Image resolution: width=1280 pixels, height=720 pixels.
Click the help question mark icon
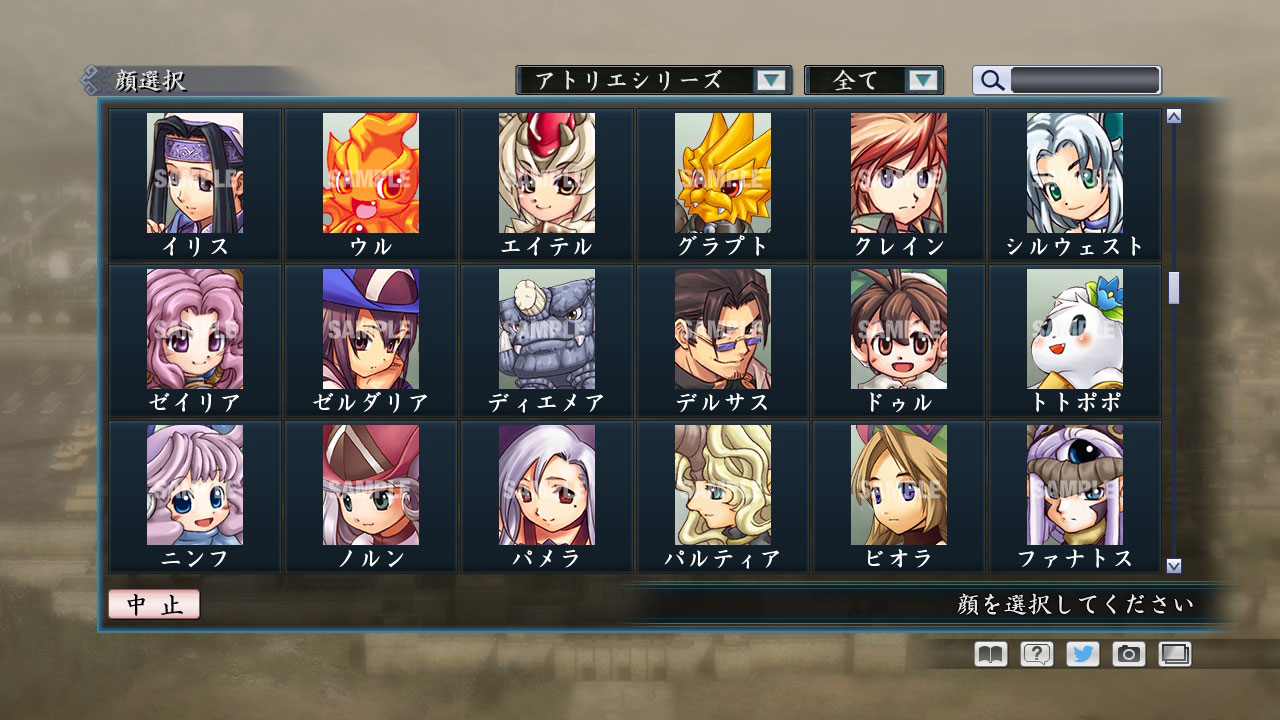click(1036, 654)
